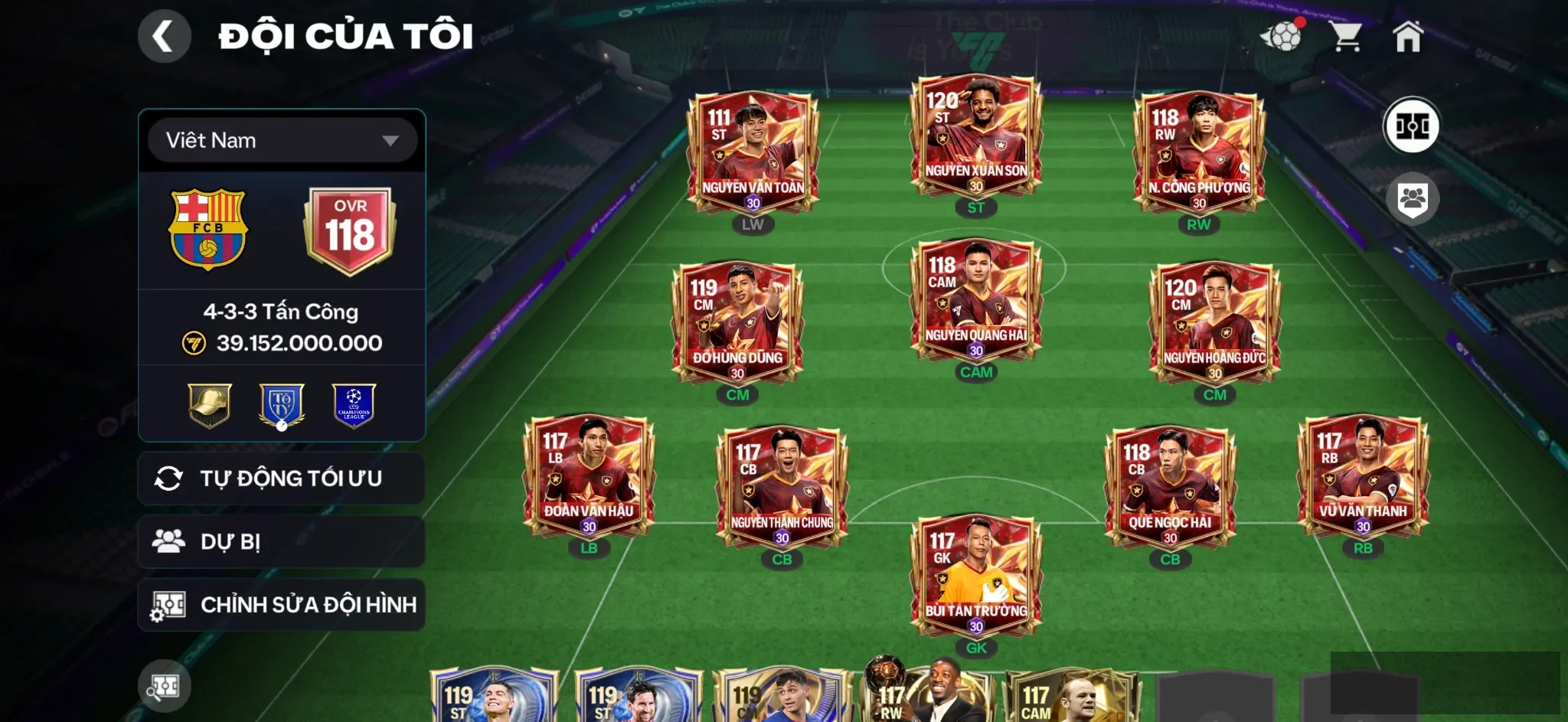Image resolution: width=1568 pixels, height=722 pixels.
Task: Open CHỈNH SỬA ĐỘI HÌNH editor
Action: click(281, 604)
